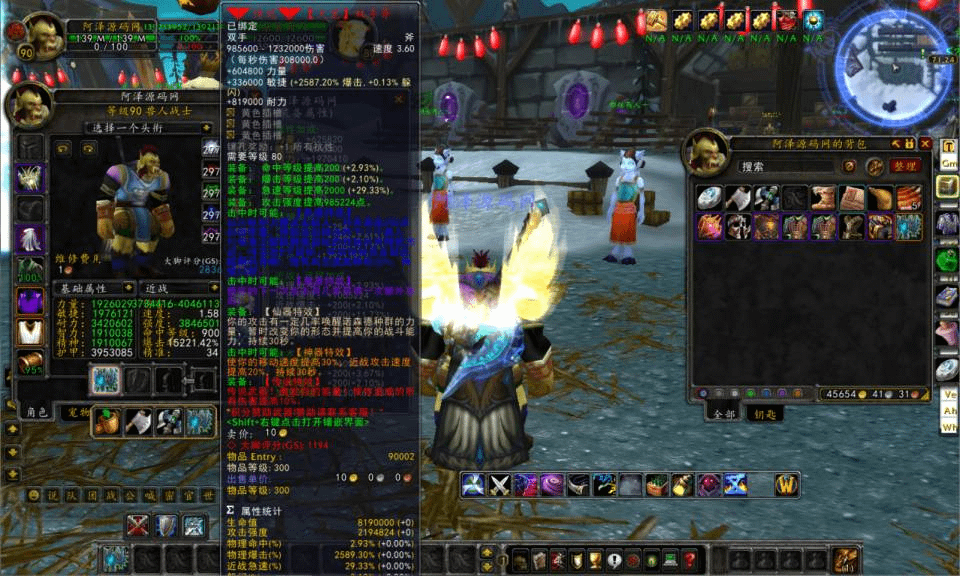Select the 全部 bag tab
Screen dimensions: 960x576
tap(724, 413)
